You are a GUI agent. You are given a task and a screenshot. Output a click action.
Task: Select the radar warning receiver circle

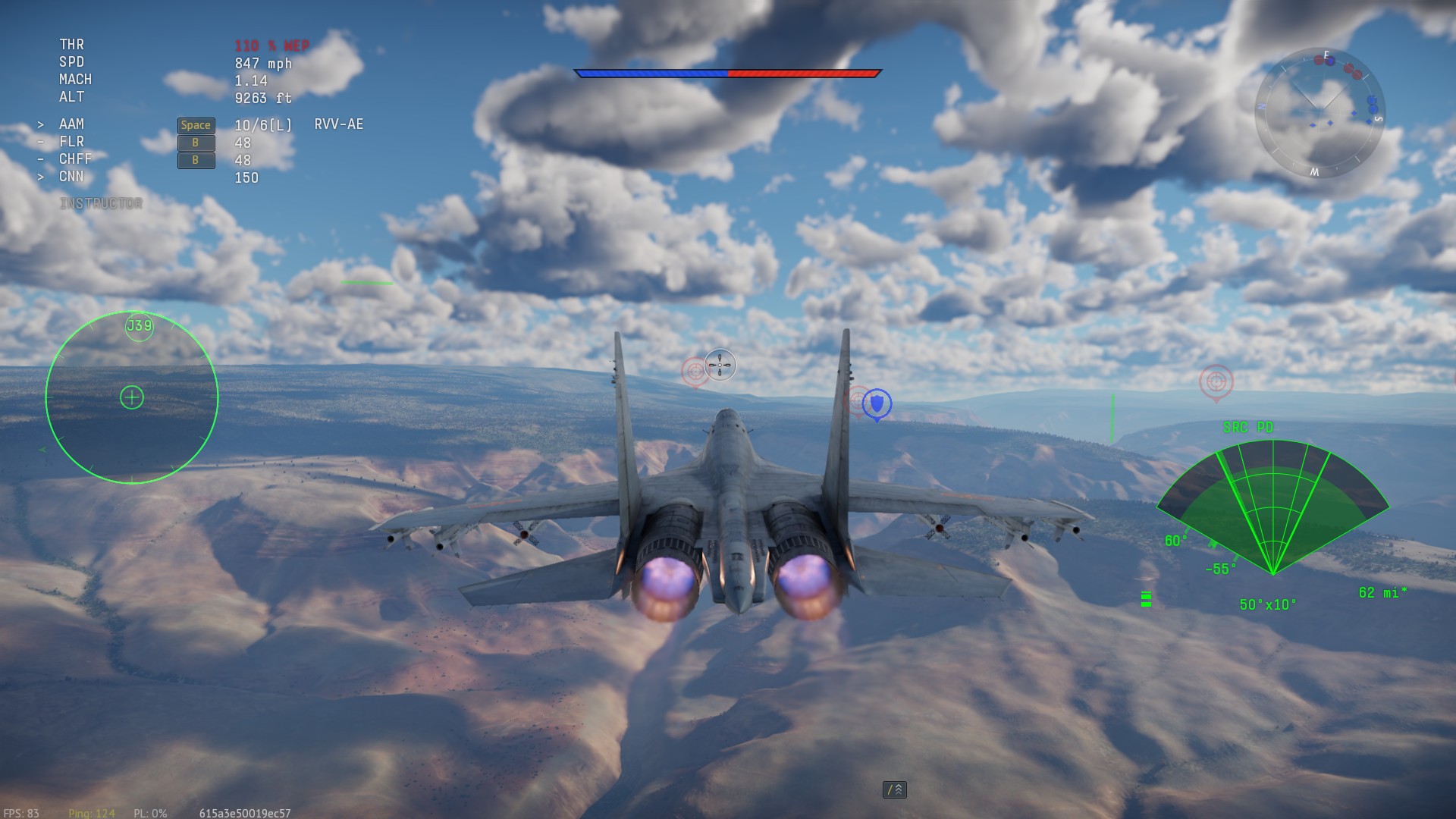click(x=132, y=397)
